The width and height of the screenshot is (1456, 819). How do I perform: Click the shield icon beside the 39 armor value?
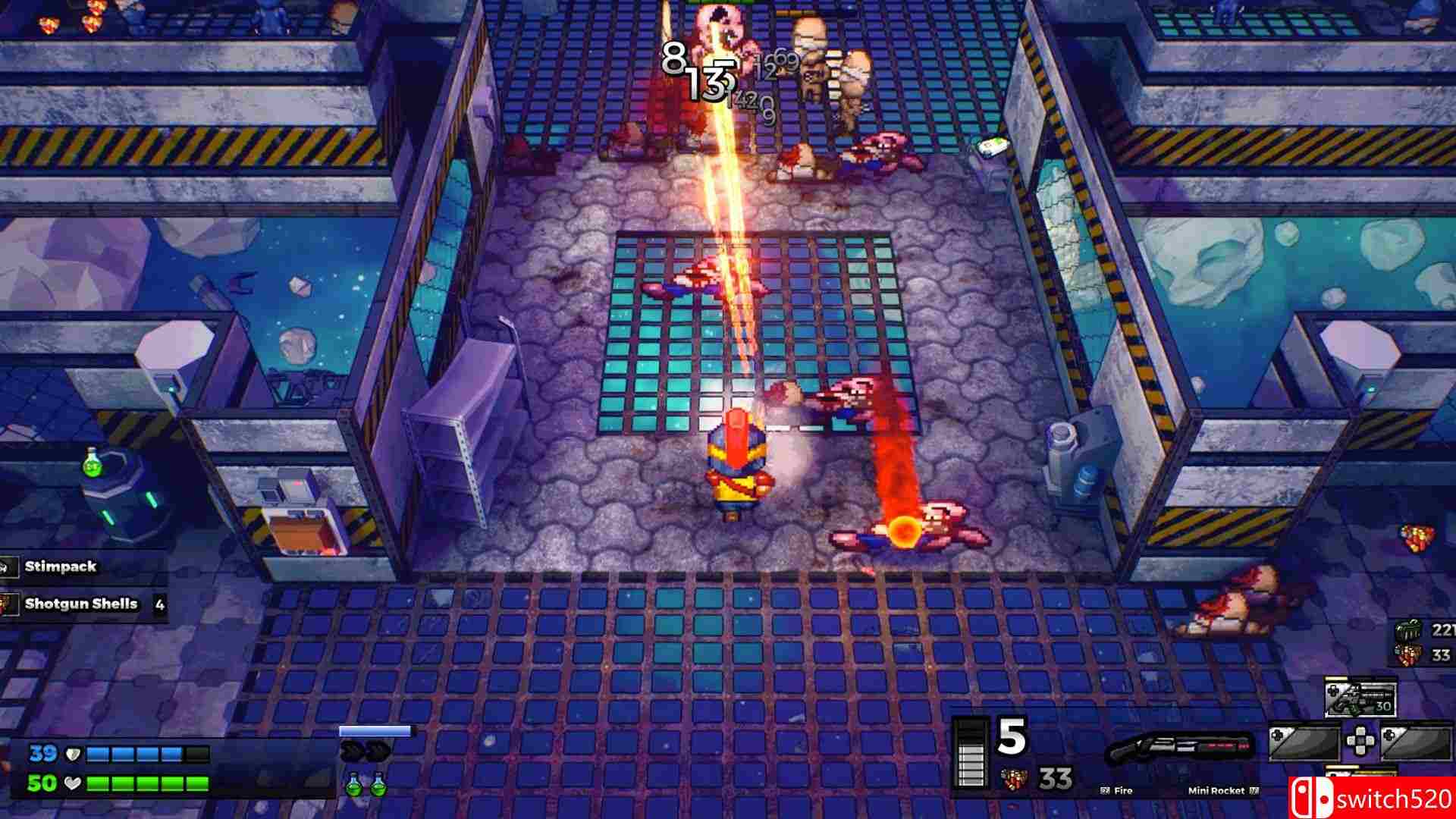72,754
